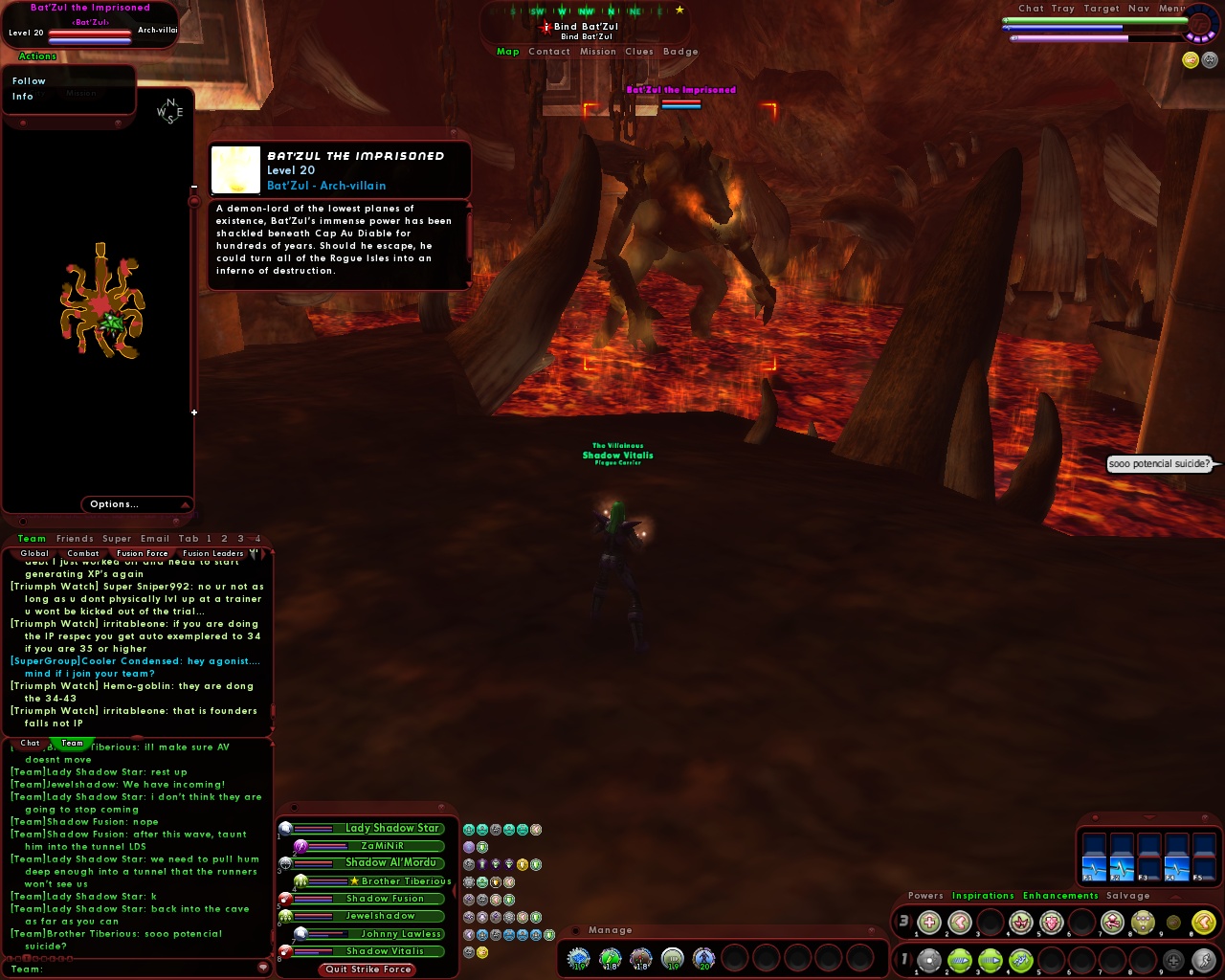Collapse the Manage enhancement tray
This screenshot has width=1225, height=980.
coord(574,930)
